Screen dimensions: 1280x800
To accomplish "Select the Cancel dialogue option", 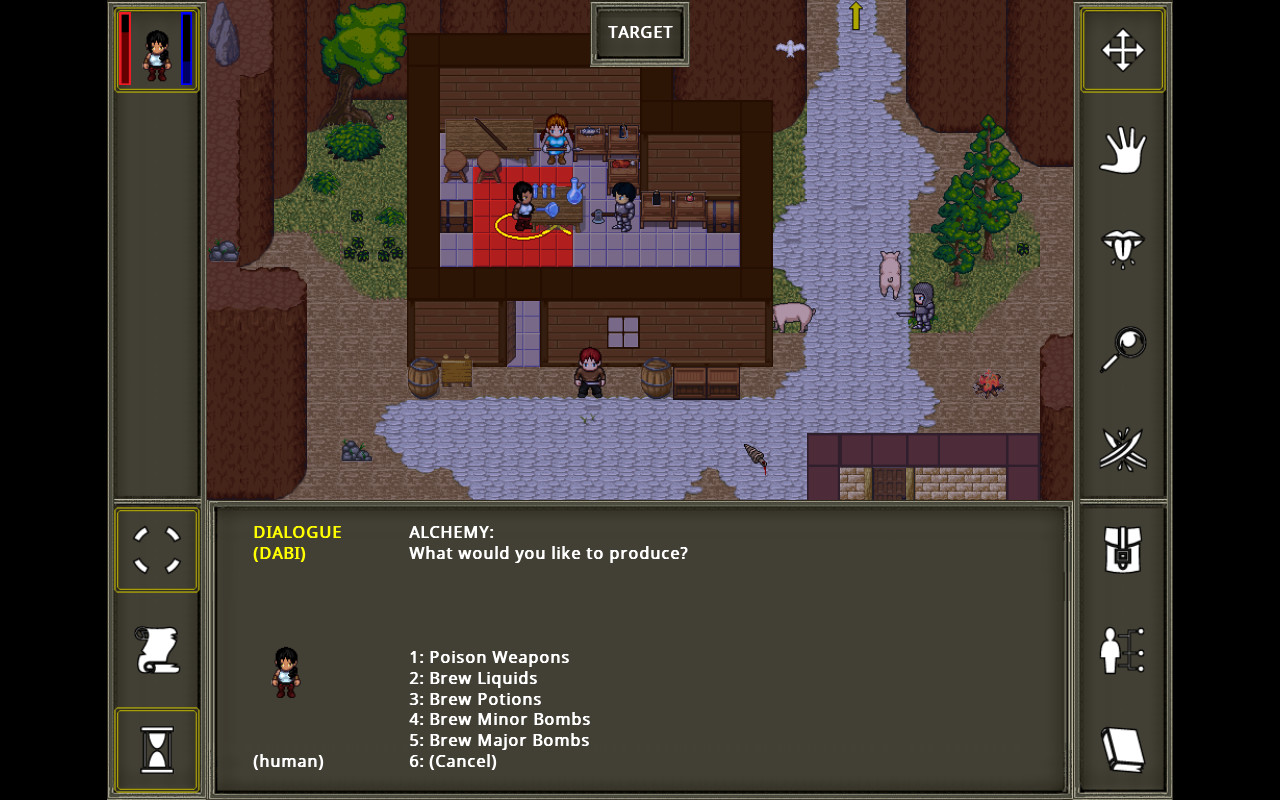I will pyautogui.click(x=452, y=760).
